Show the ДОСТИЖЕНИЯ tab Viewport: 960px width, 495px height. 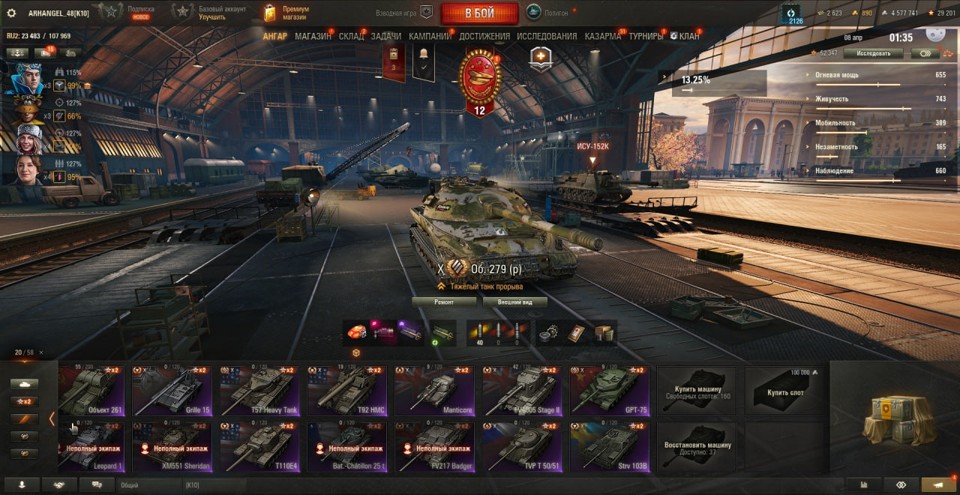(x=485, y=37)
